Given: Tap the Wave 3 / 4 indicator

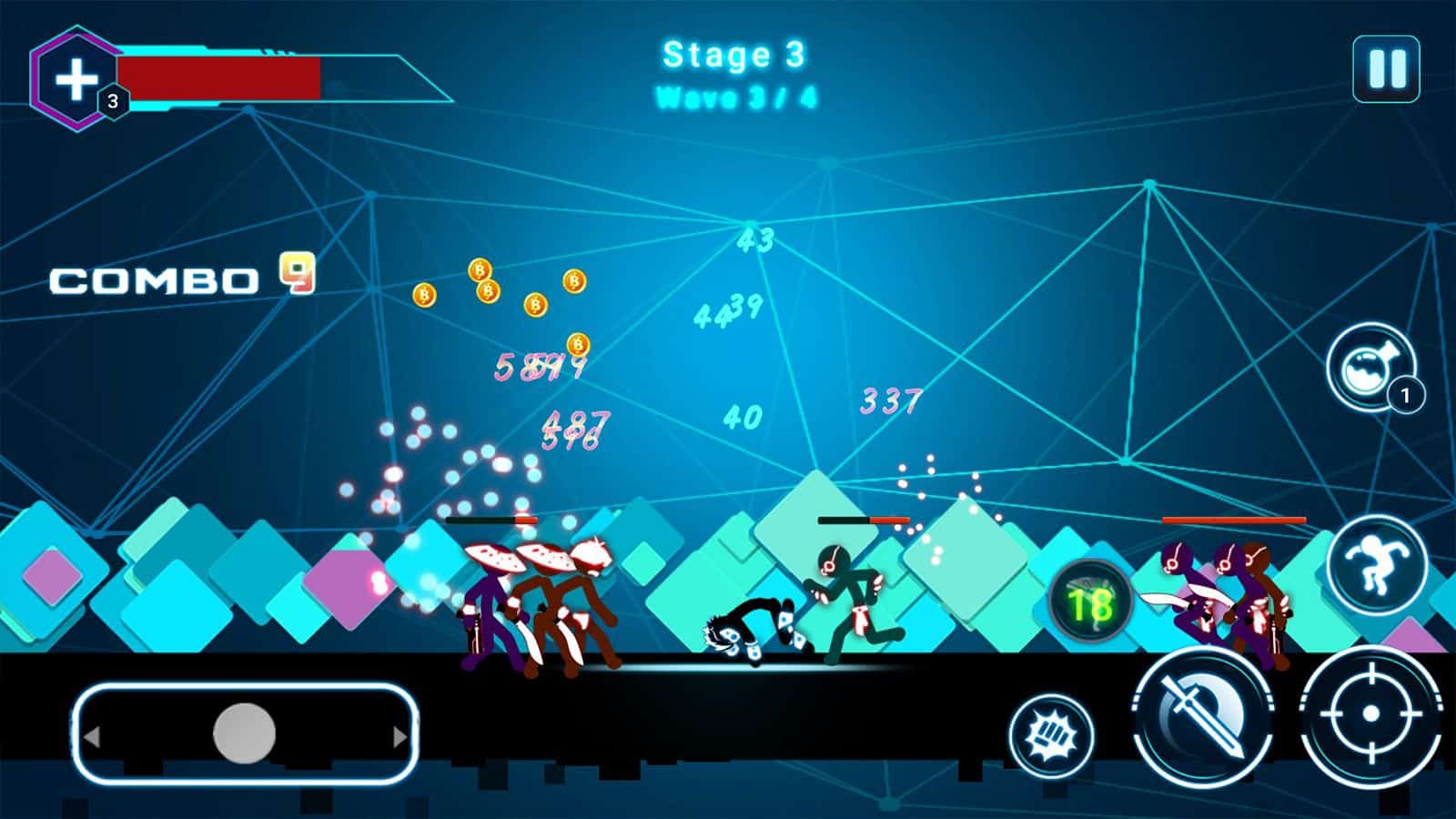Looking at the screenshot, I should (x=733, y=96).
